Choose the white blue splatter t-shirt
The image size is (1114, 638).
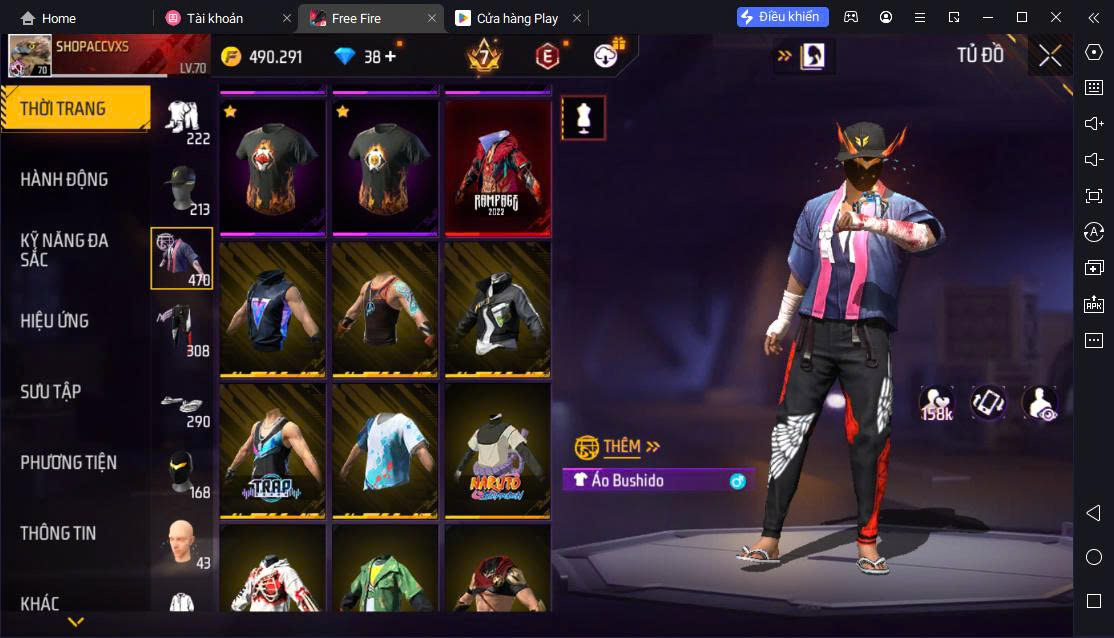[x=385, y=449]
